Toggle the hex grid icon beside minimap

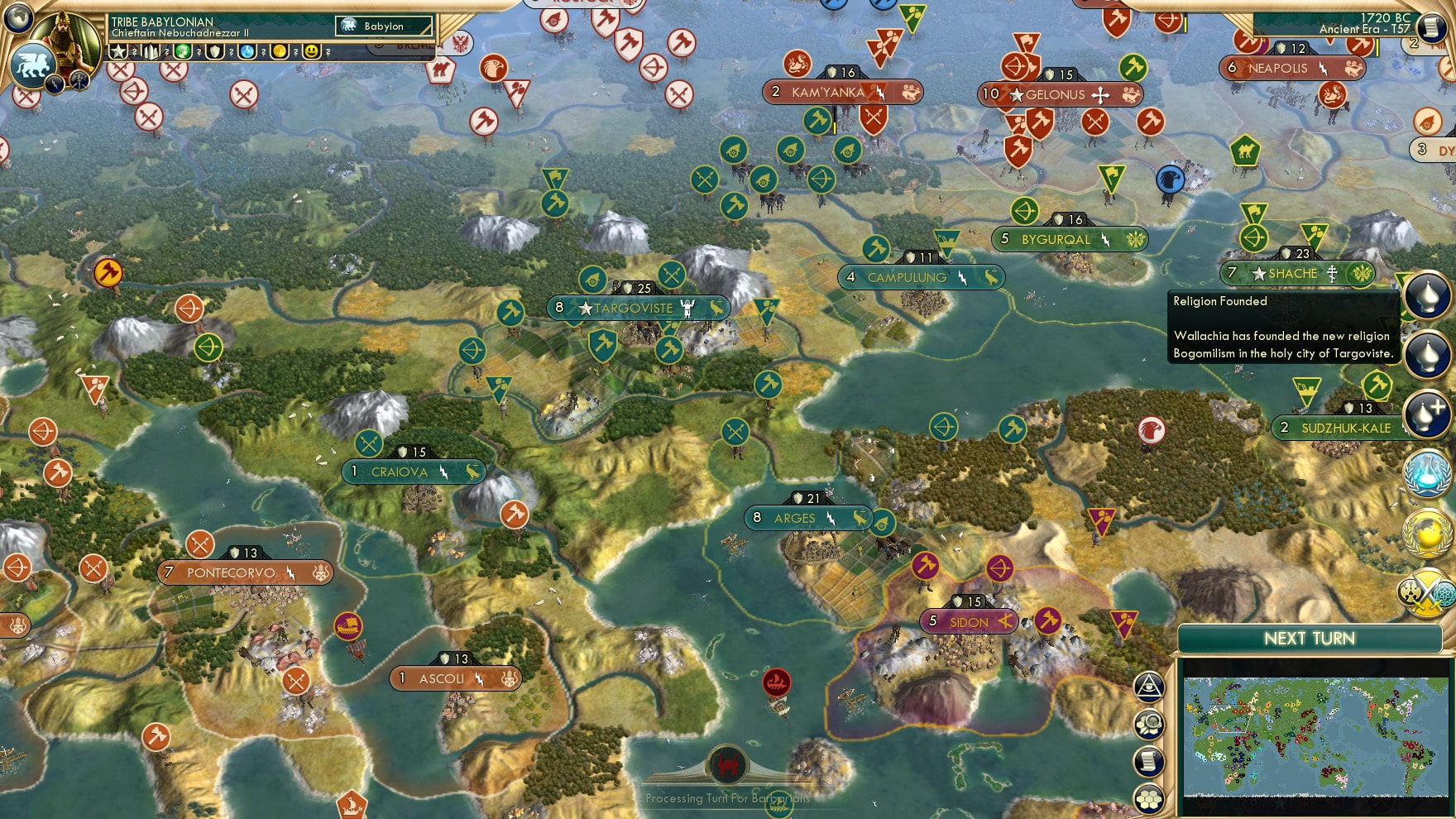[1148, 798]
